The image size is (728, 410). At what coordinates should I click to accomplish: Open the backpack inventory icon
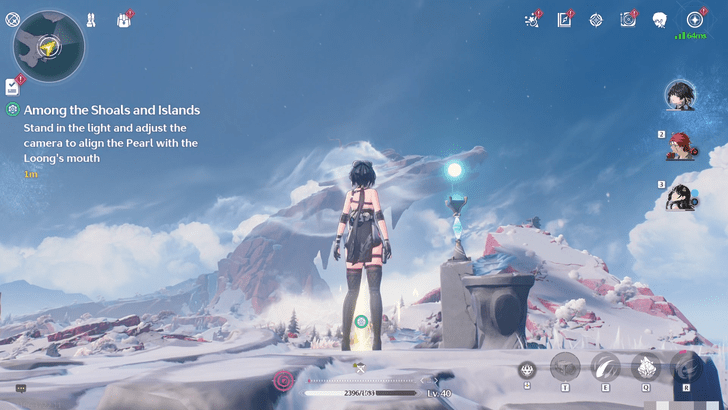click(124, 20)
